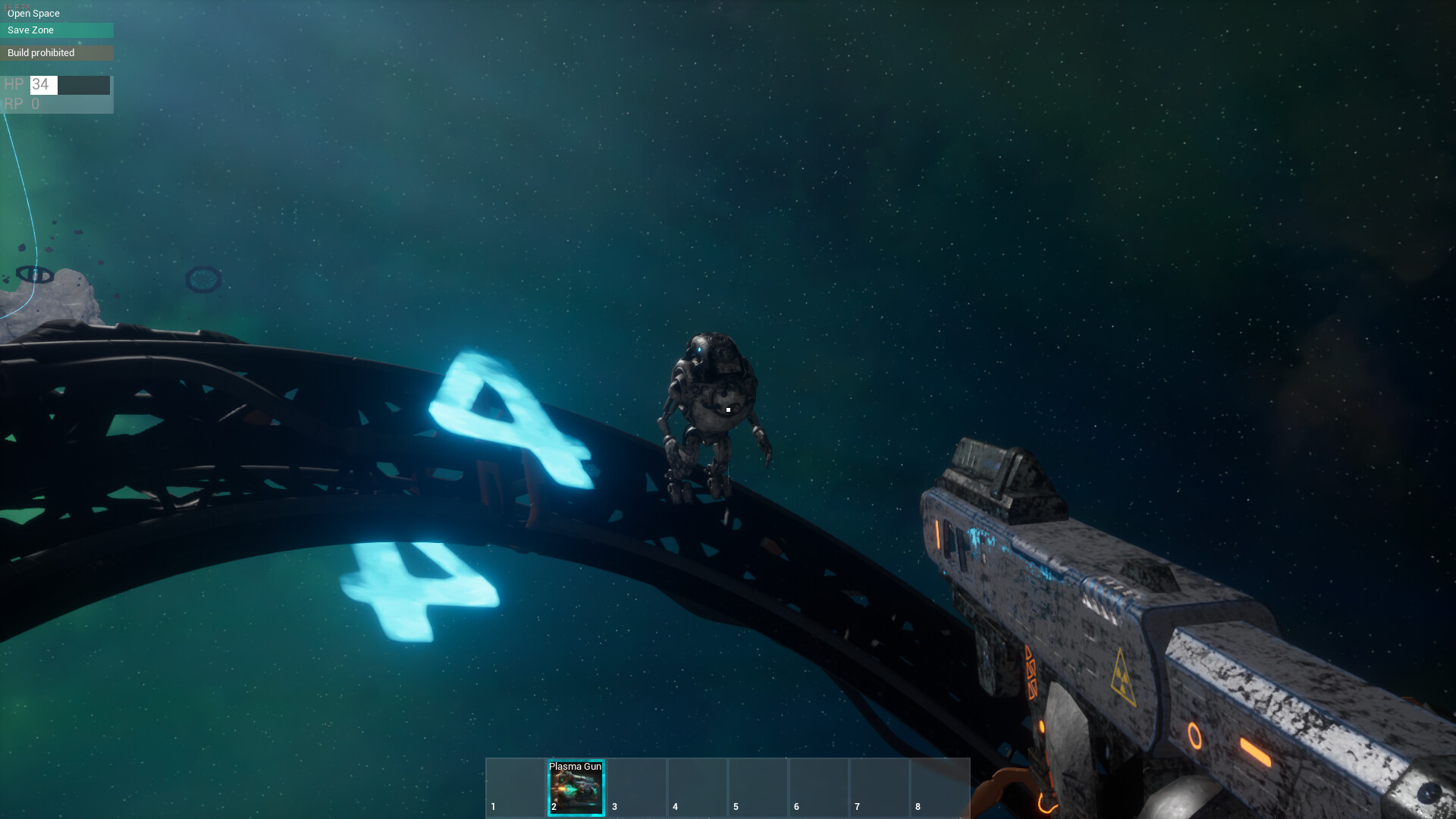Click hotbar slot 8
Screen dimensions: 1456x819
coord(940,789)
